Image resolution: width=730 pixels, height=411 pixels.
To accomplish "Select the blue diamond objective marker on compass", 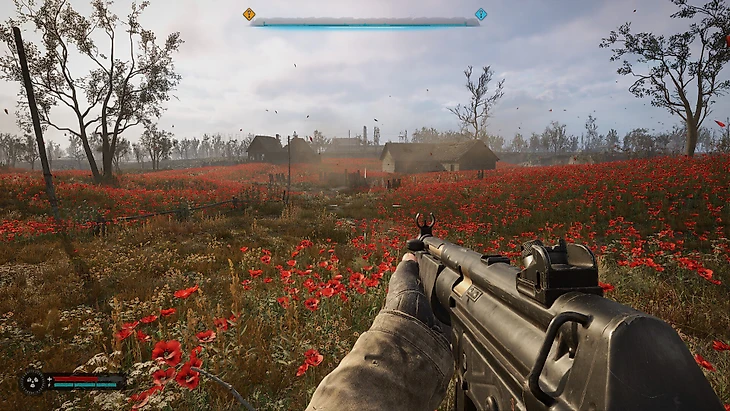I will pyautogui.click(x=481, y=14).
